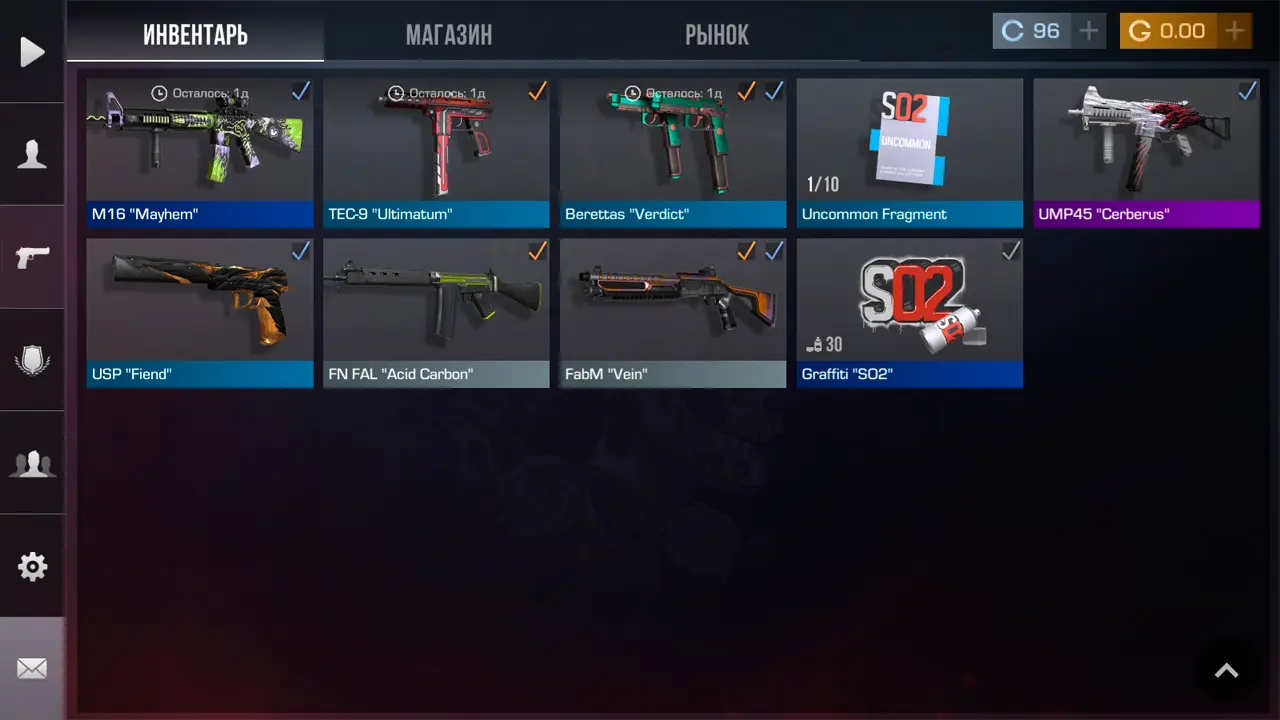Click the up-arrow button at bottom right
Screen dimensions: 1280x720
click(x=1226, y=671)
